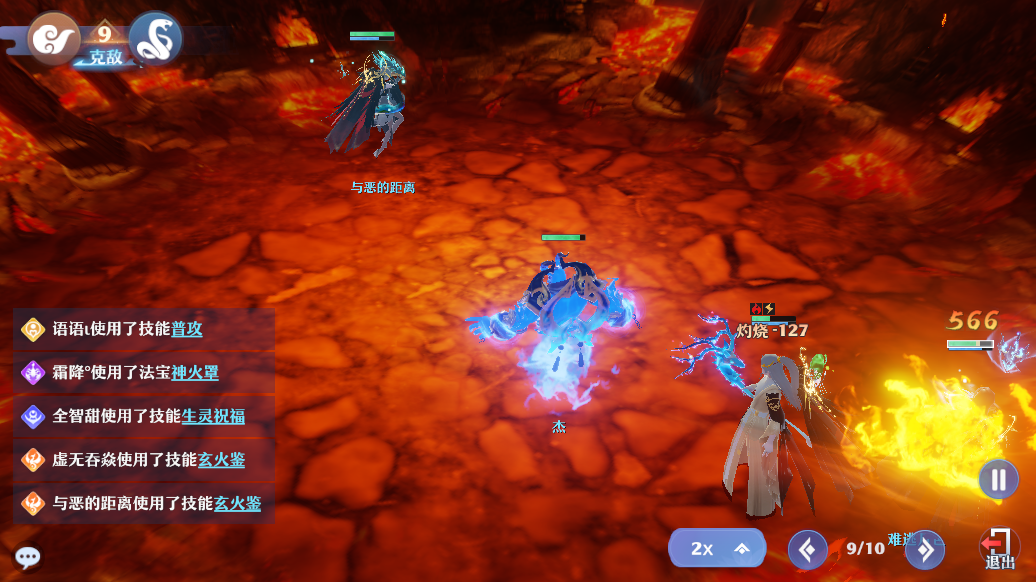Advance to the next round
The width and height of the screenshot is (1036, 582).
[925, 549]
